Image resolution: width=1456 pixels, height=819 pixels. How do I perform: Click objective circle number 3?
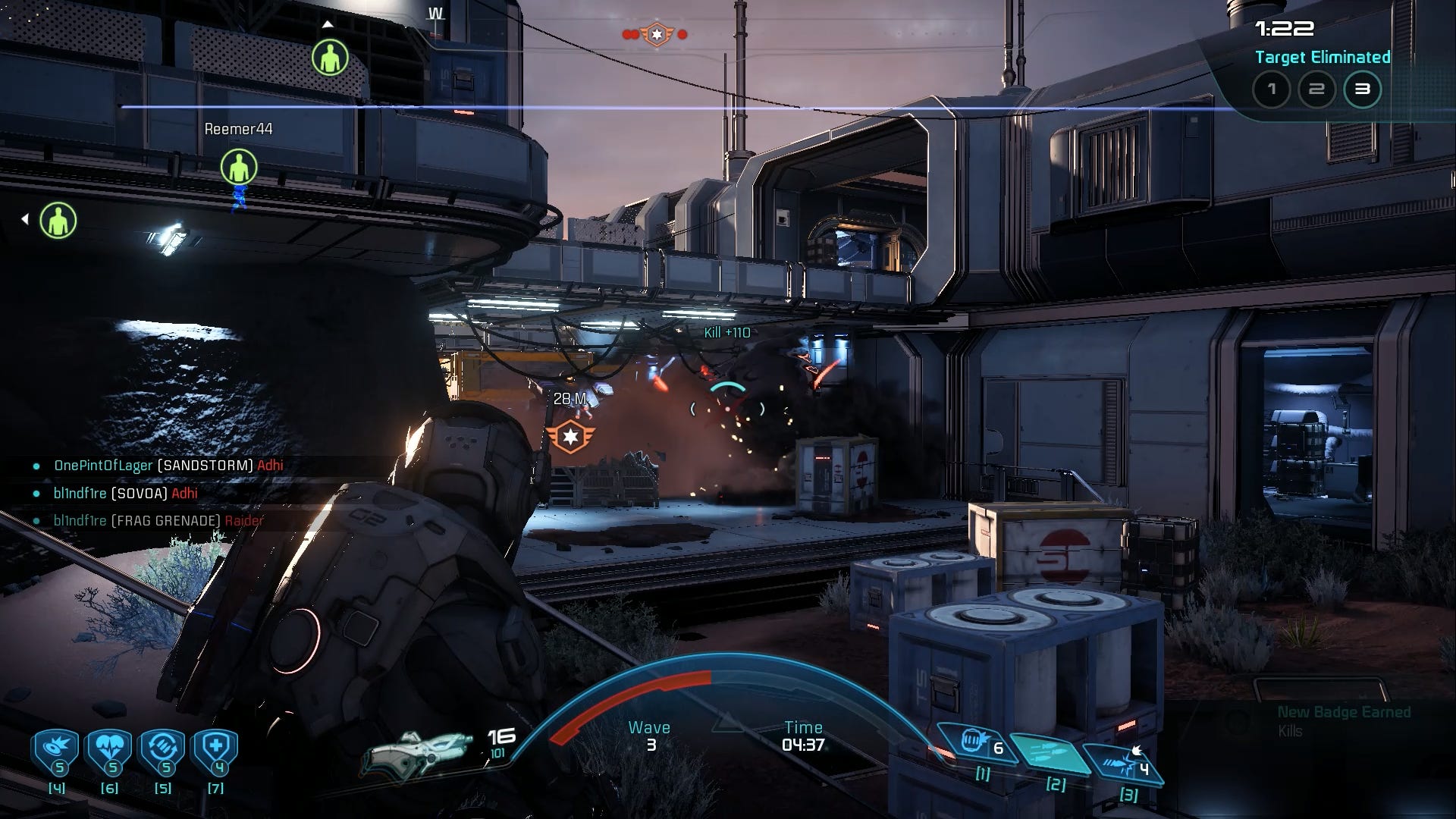point(1362,89)
